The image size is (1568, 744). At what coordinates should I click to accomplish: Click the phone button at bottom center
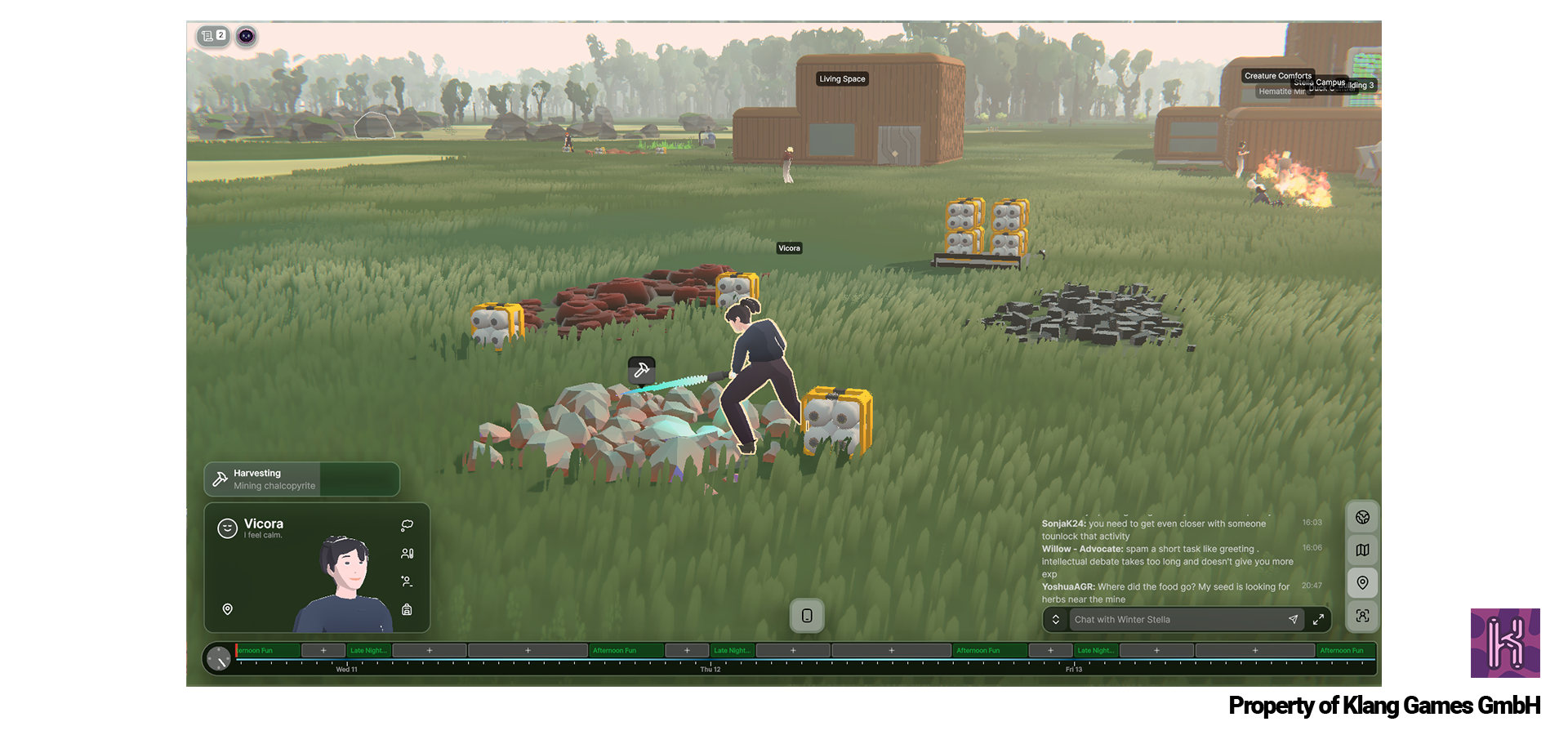point(807,616)
